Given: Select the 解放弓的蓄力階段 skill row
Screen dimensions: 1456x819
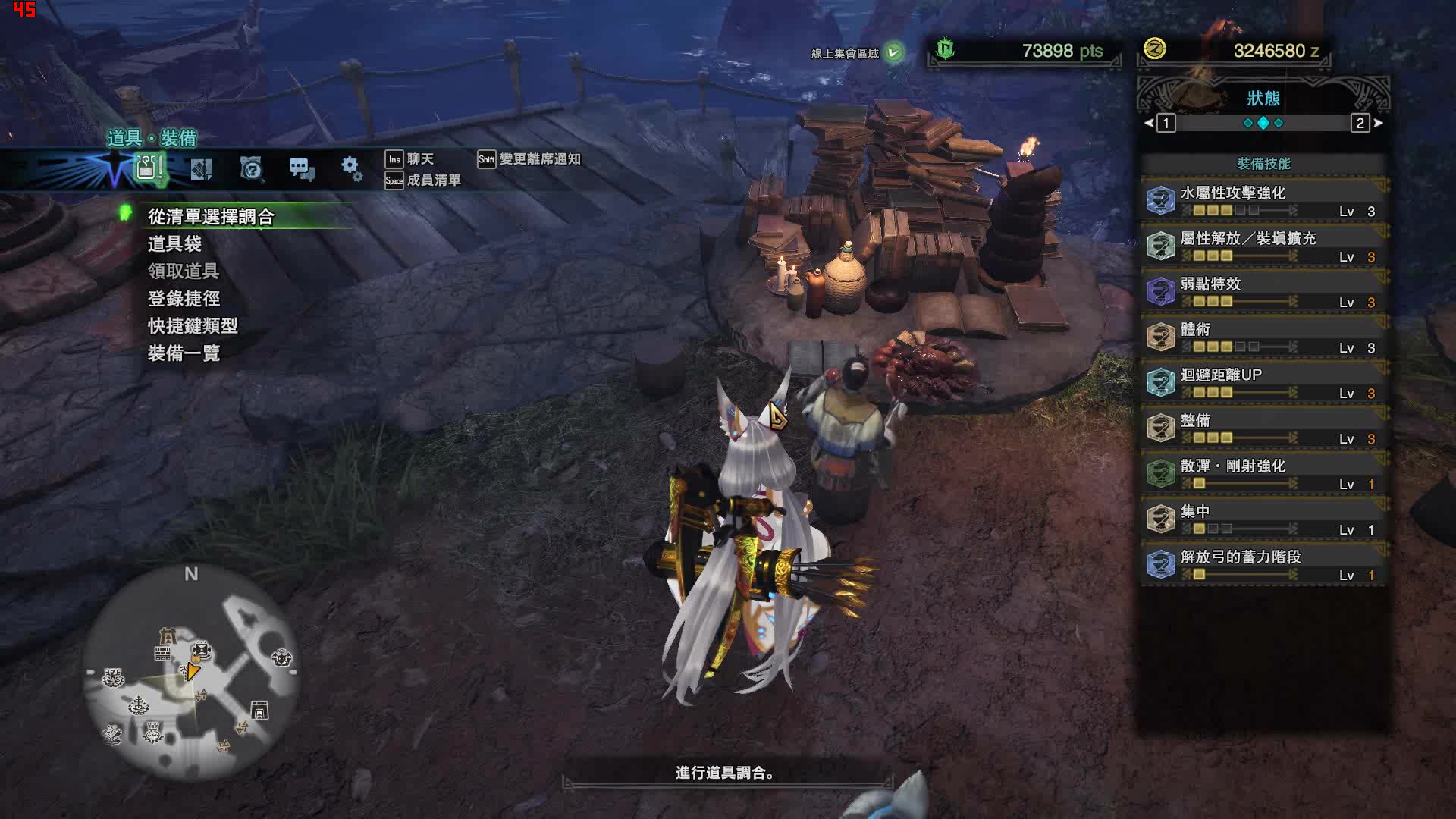Looking at the screenshot, I should pos(1263,565).
